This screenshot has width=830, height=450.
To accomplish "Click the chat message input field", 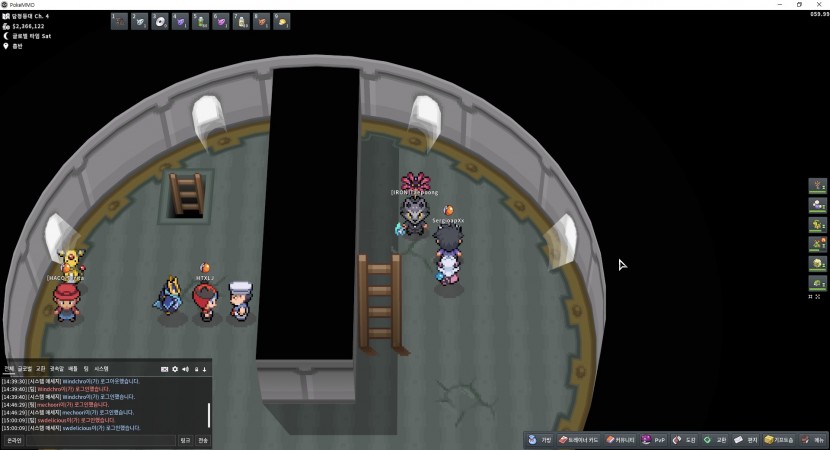I will tap(100, 440).
